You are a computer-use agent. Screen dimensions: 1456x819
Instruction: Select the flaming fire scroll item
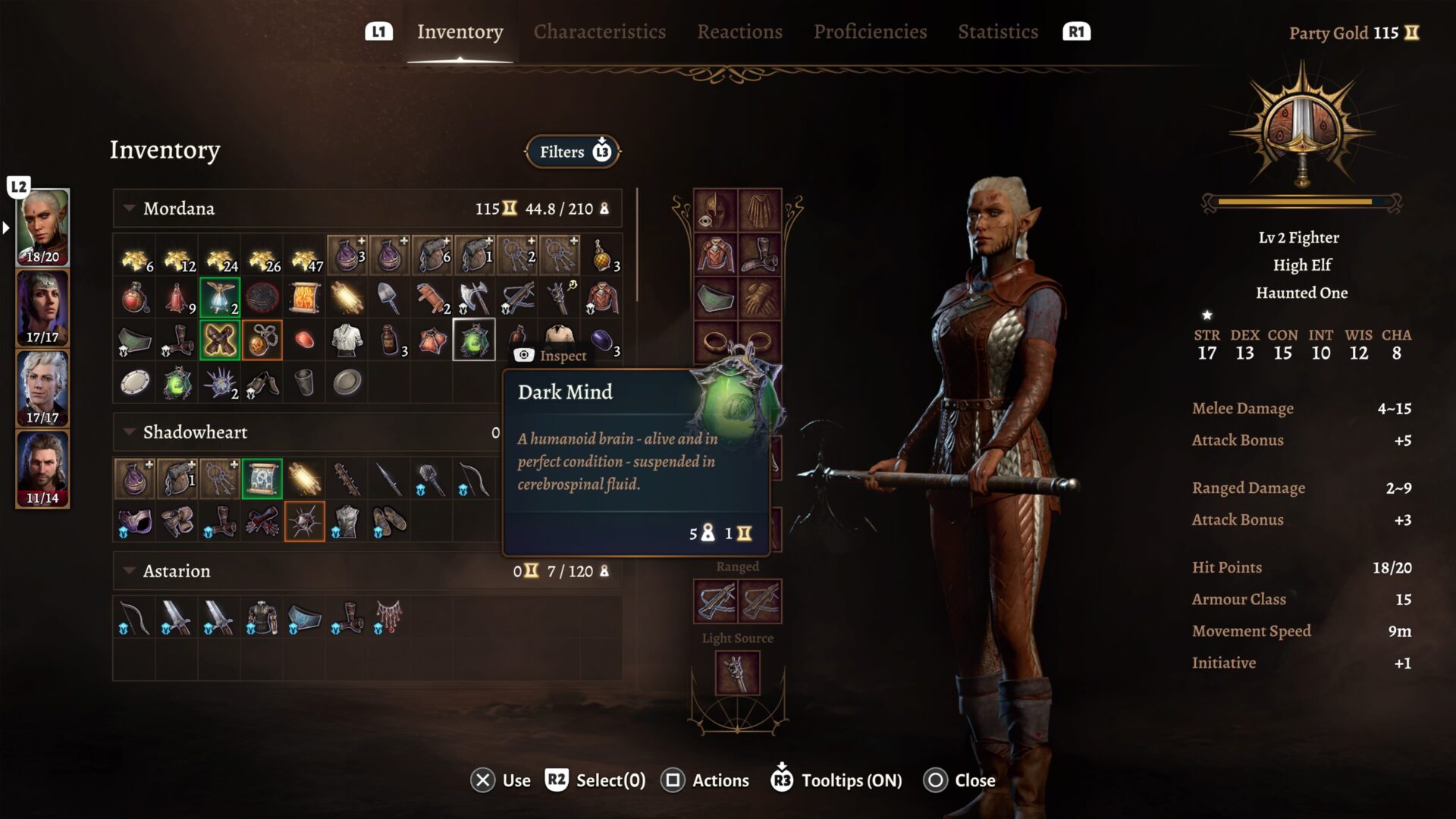[x=305, y=298]
